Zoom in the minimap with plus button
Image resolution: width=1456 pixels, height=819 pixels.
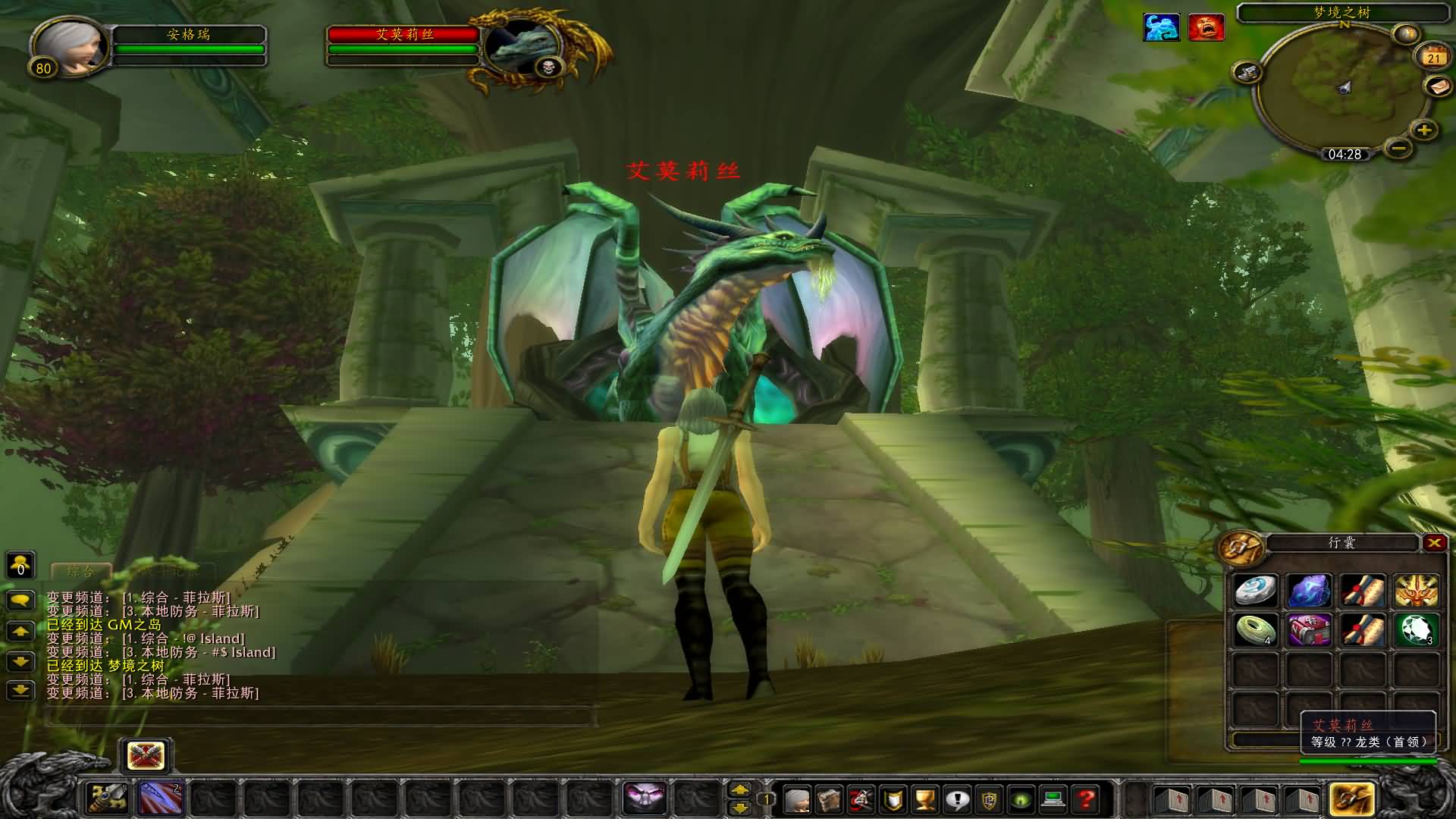[1423, 130]
